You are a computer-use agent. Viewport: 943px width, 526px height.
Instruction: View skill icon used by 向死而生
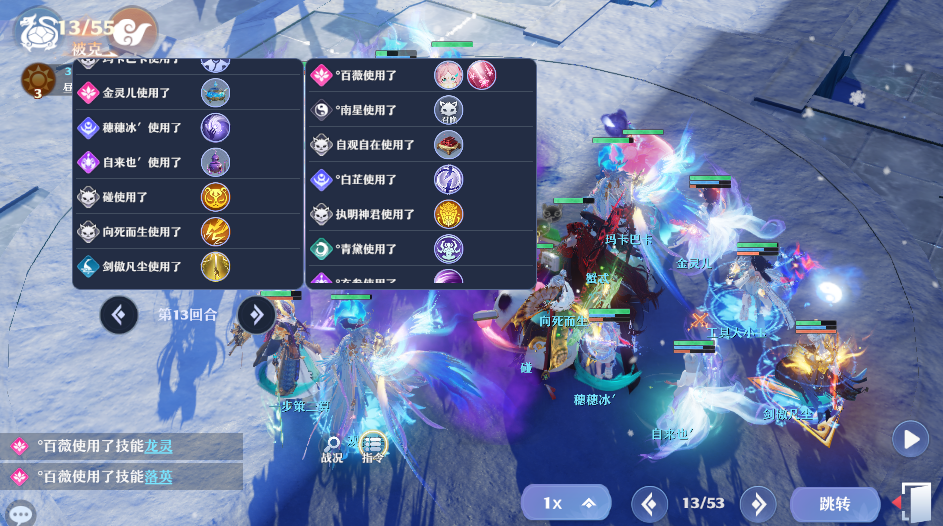coord(216,232)
